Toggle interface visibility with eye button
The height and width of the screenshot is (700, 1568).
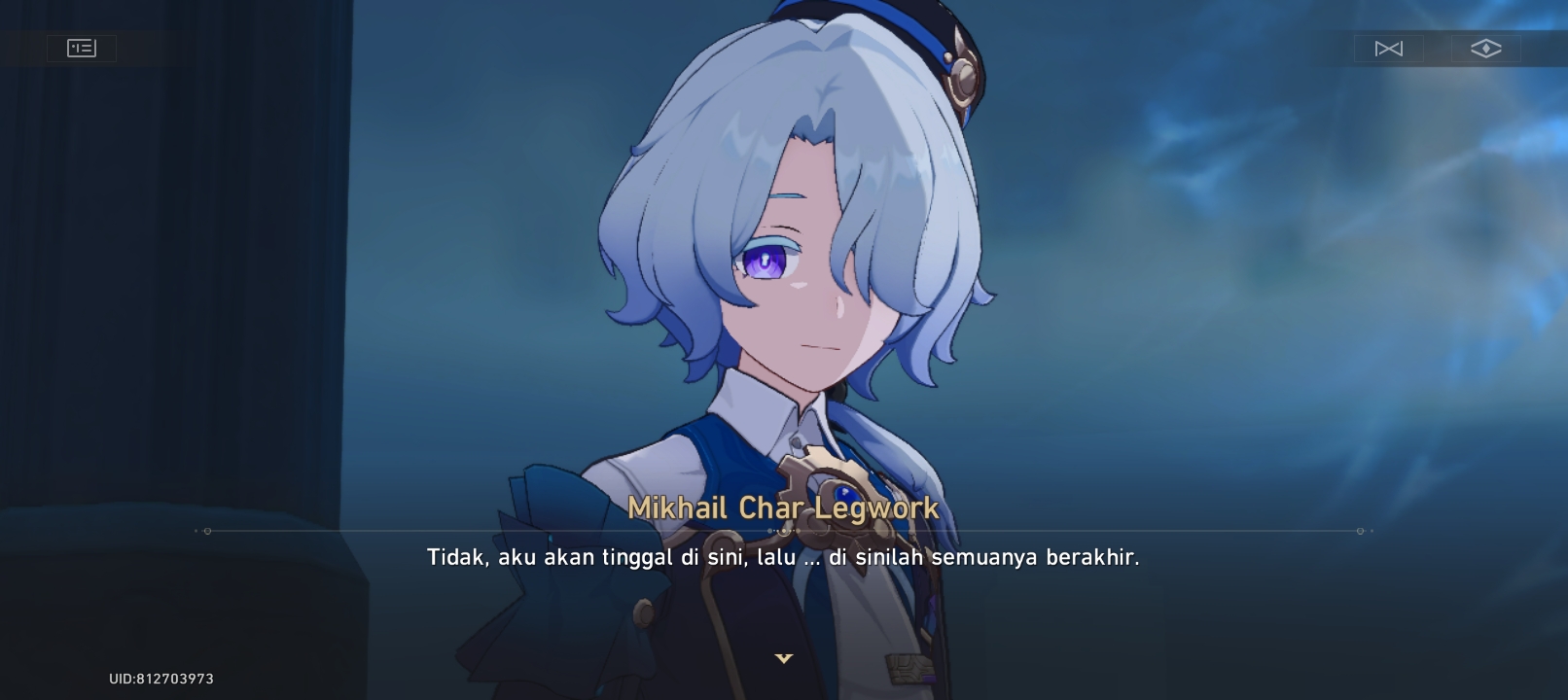pyautogui.click(x=1485, y=48)
